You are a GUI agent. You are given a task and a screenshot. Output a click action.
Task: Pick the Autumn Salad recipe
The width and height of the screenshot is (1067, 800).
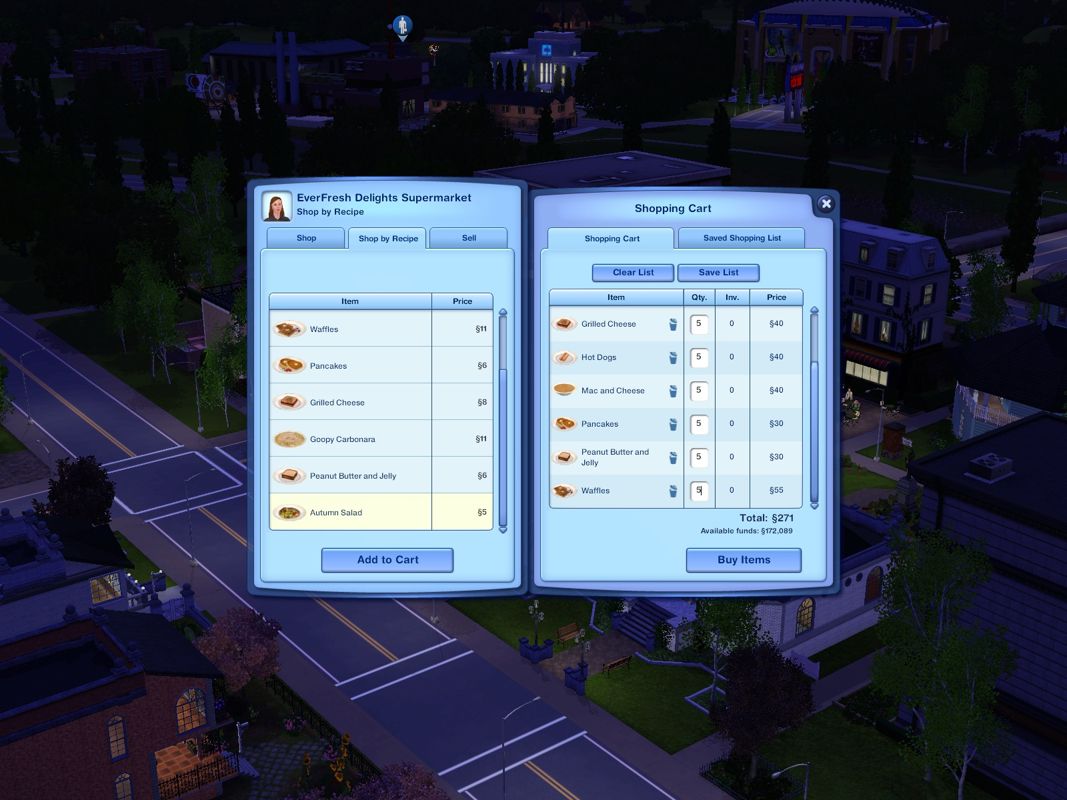coord(350,512)
